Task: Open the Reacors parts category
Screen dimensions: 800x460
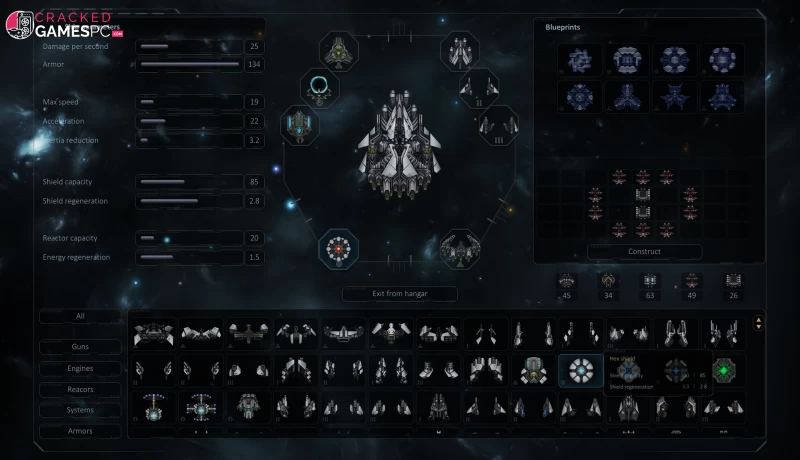Action: pos(80,389)
